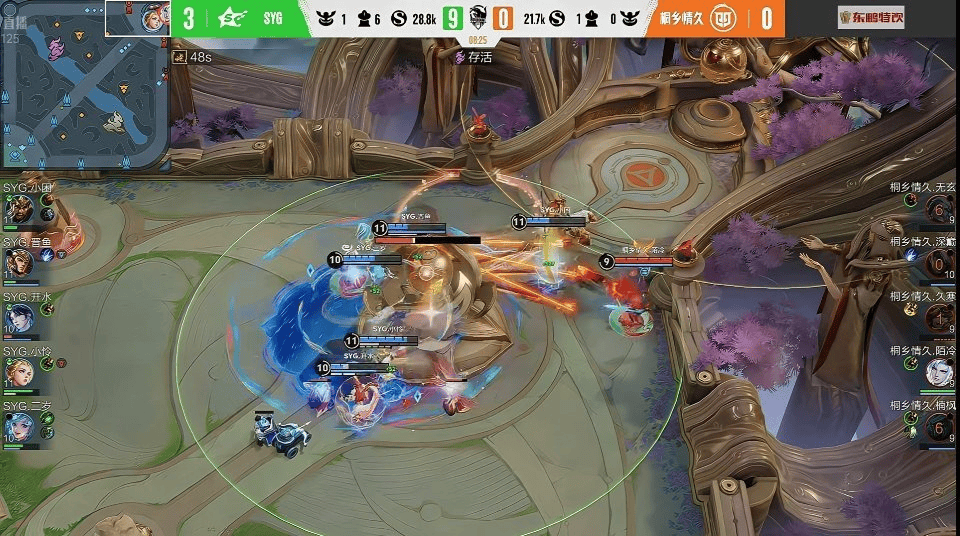
Task: Open the 东鹏特饮 sponsor banner
Action: 870,17
